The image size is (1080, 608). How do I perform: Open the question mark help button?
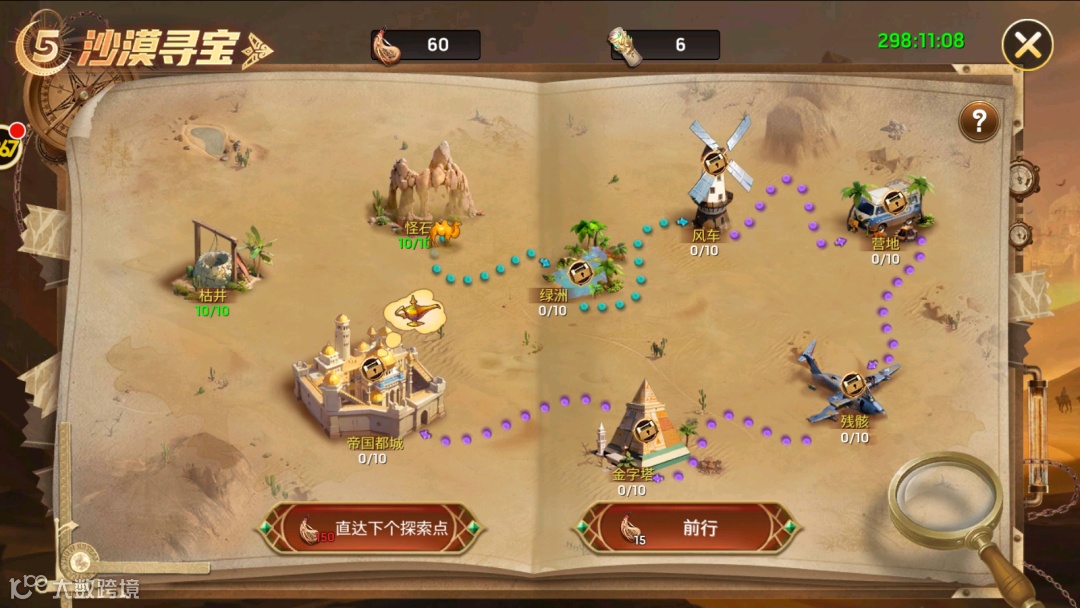(979, 121)
